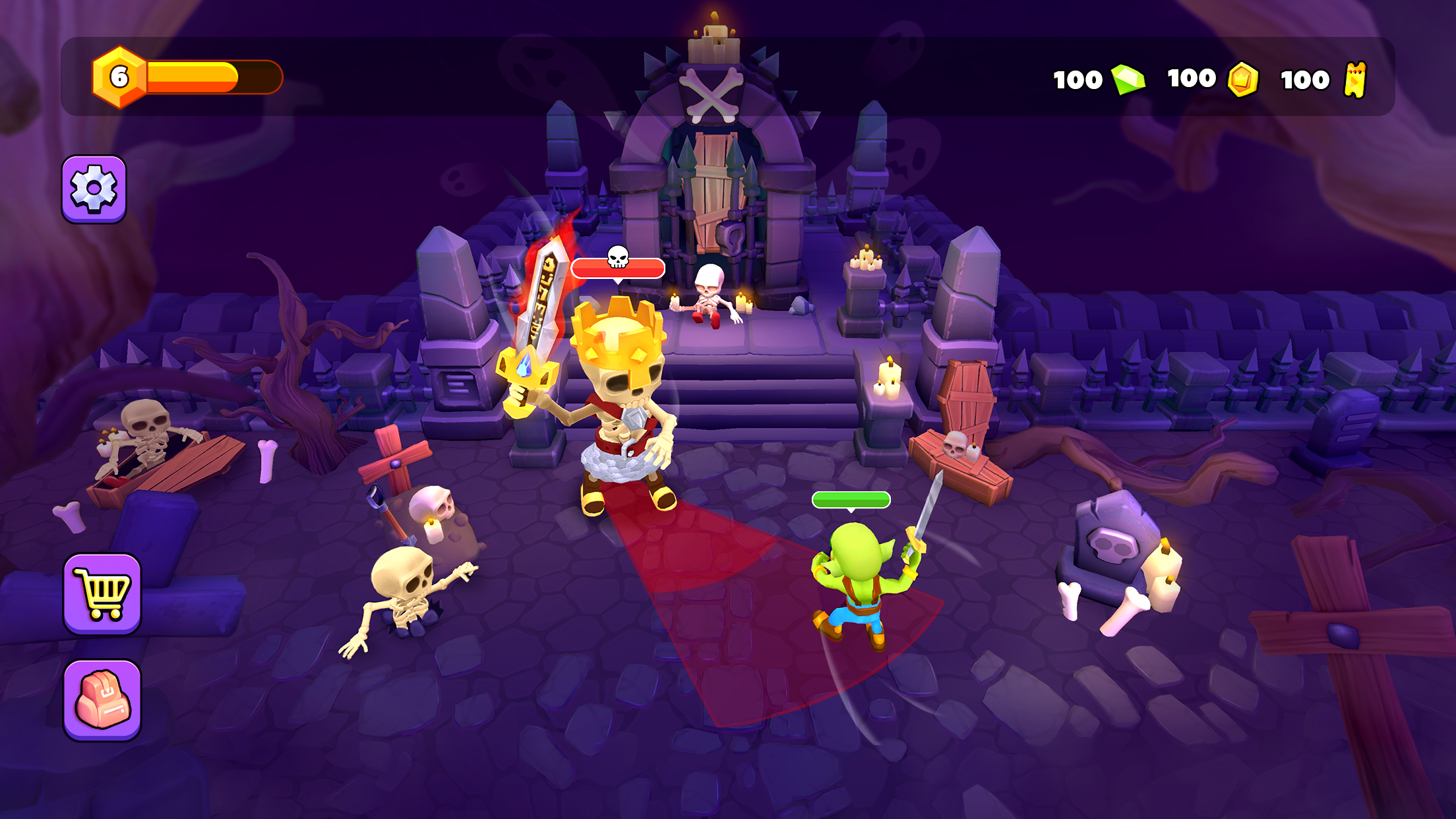1456x819 pixels.
Task: Tap the ticket count showing 100
Action: [1306, 79]
